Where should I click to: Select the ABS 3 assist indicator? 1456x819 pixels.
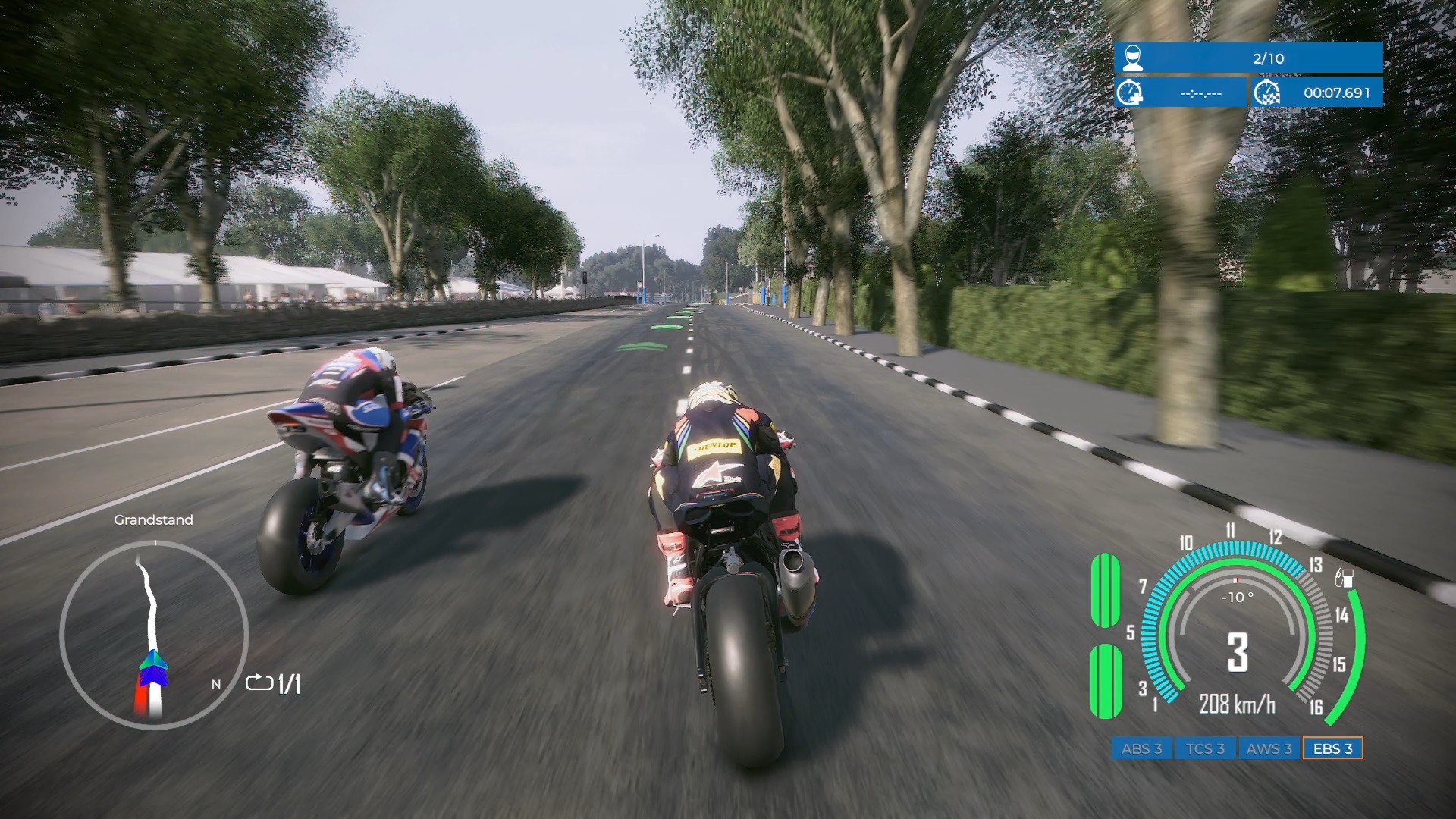coord(1141,748)
